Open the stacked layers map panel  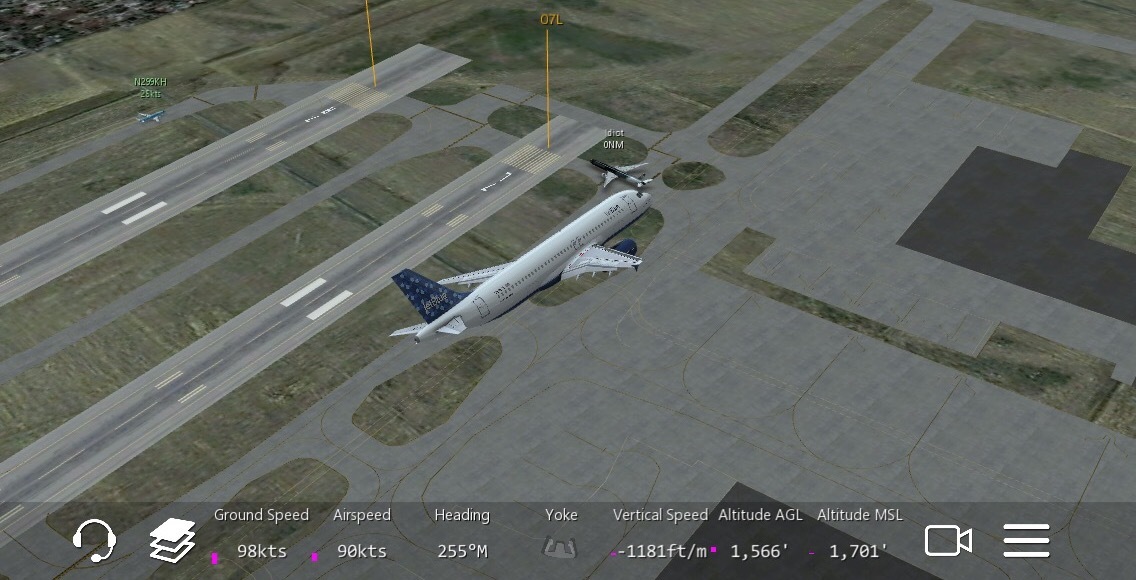tap(172, 541)
